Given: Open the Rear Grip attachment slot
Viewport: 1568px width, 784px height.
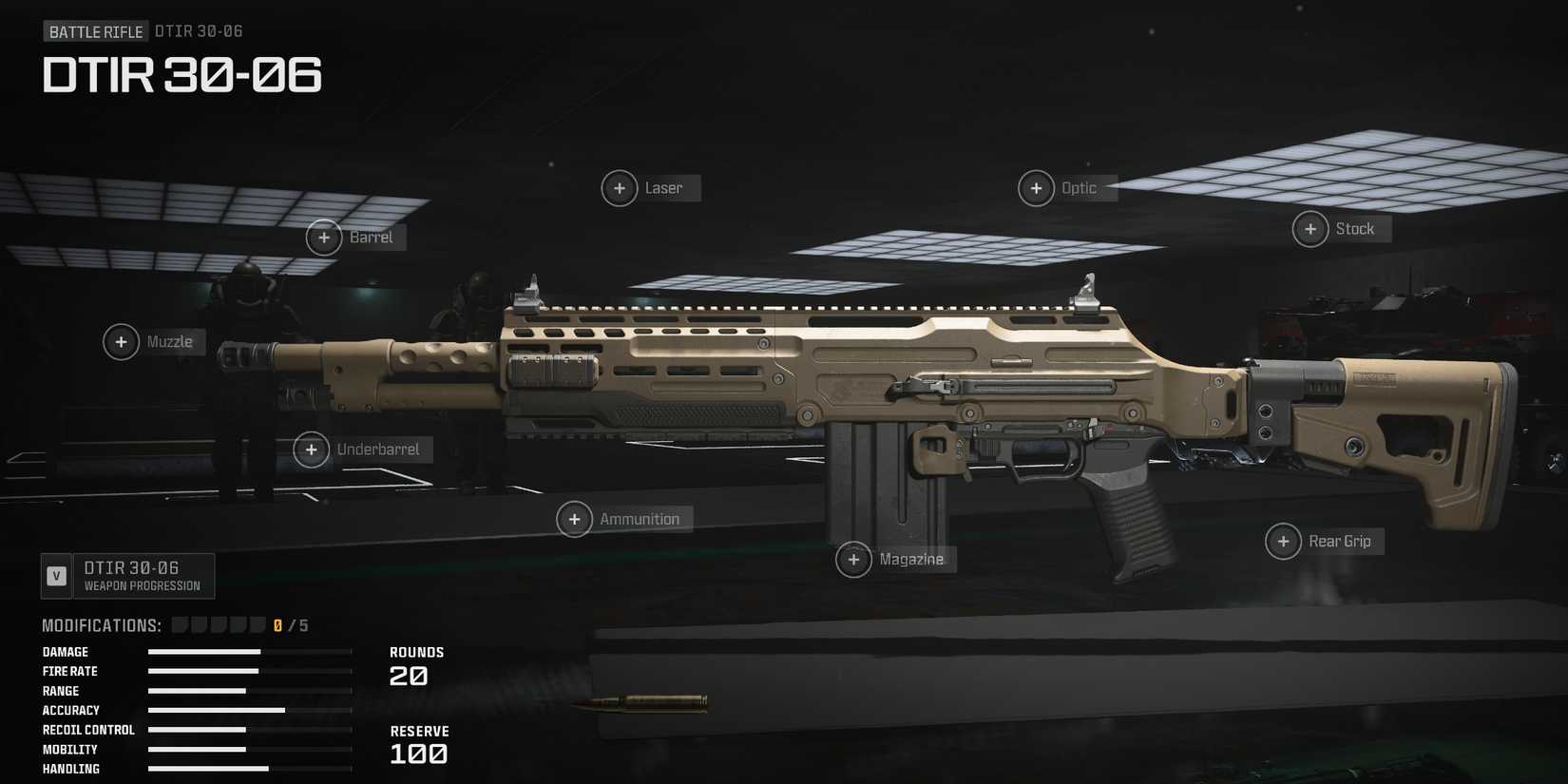Looking at the screenshot, I should [1283, 541].
